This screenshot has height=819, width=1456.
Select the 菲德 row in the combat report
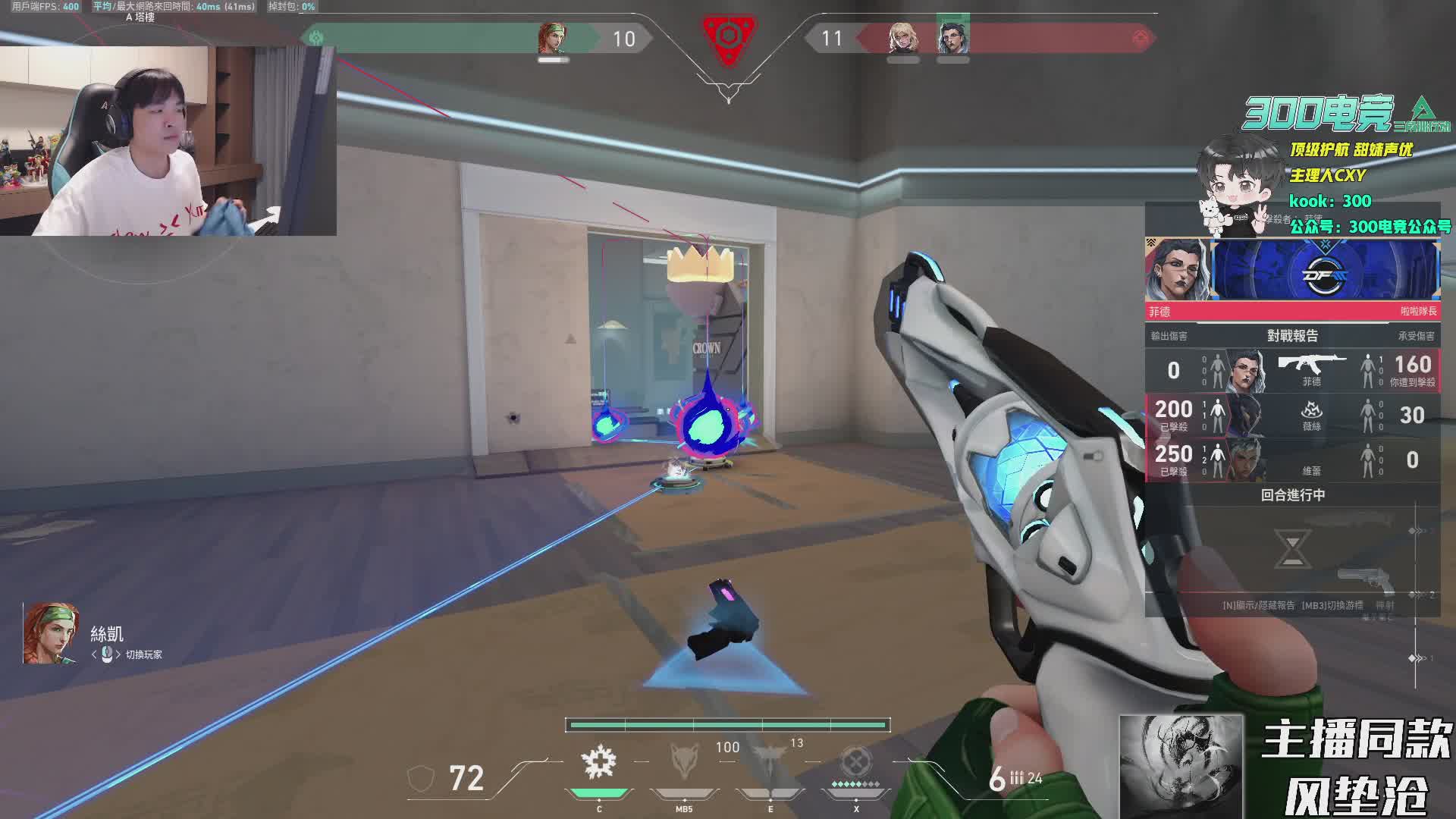[1292, 370]
